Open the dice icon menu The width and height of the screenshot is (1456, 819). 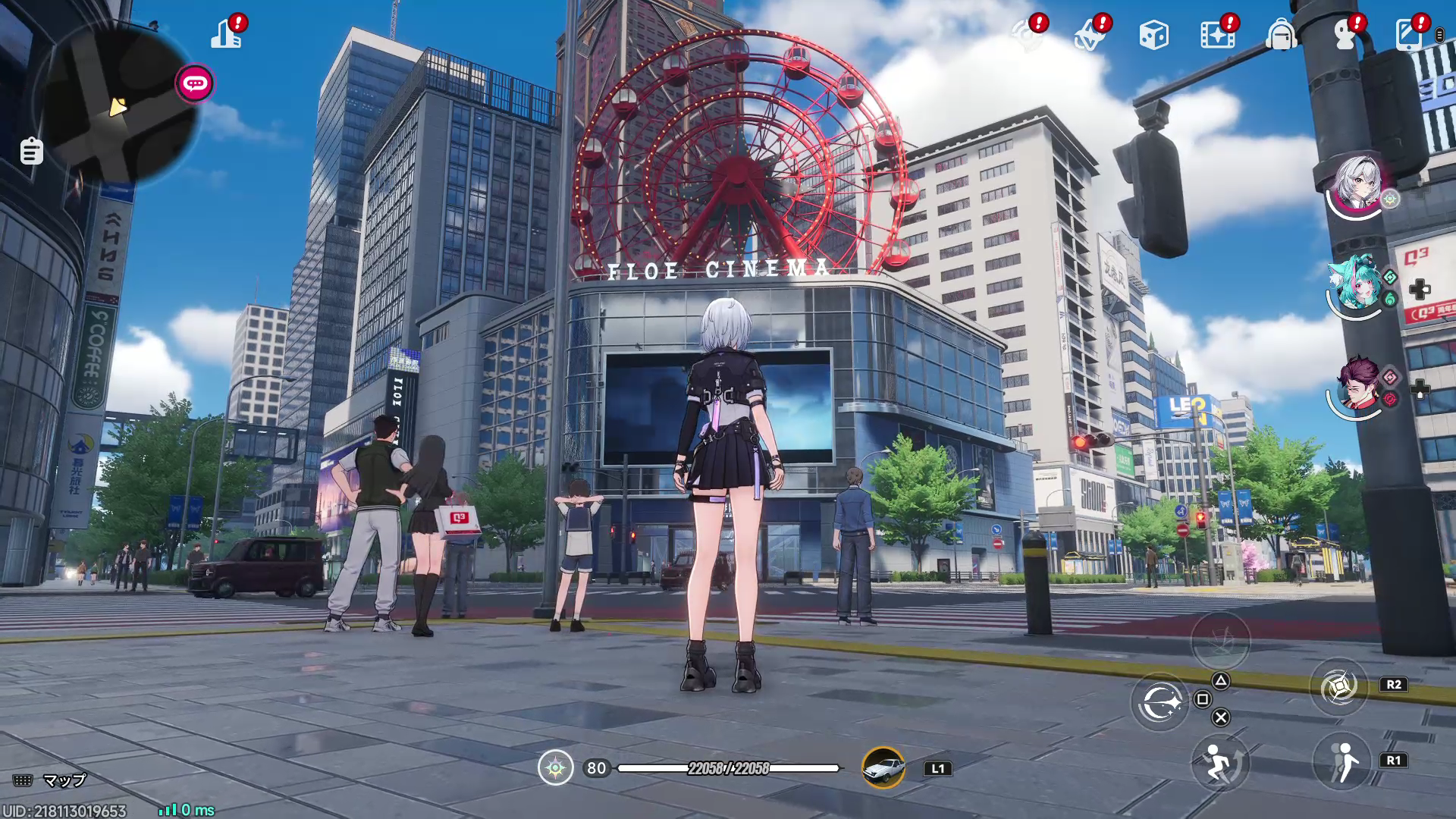pos(1153,35)
